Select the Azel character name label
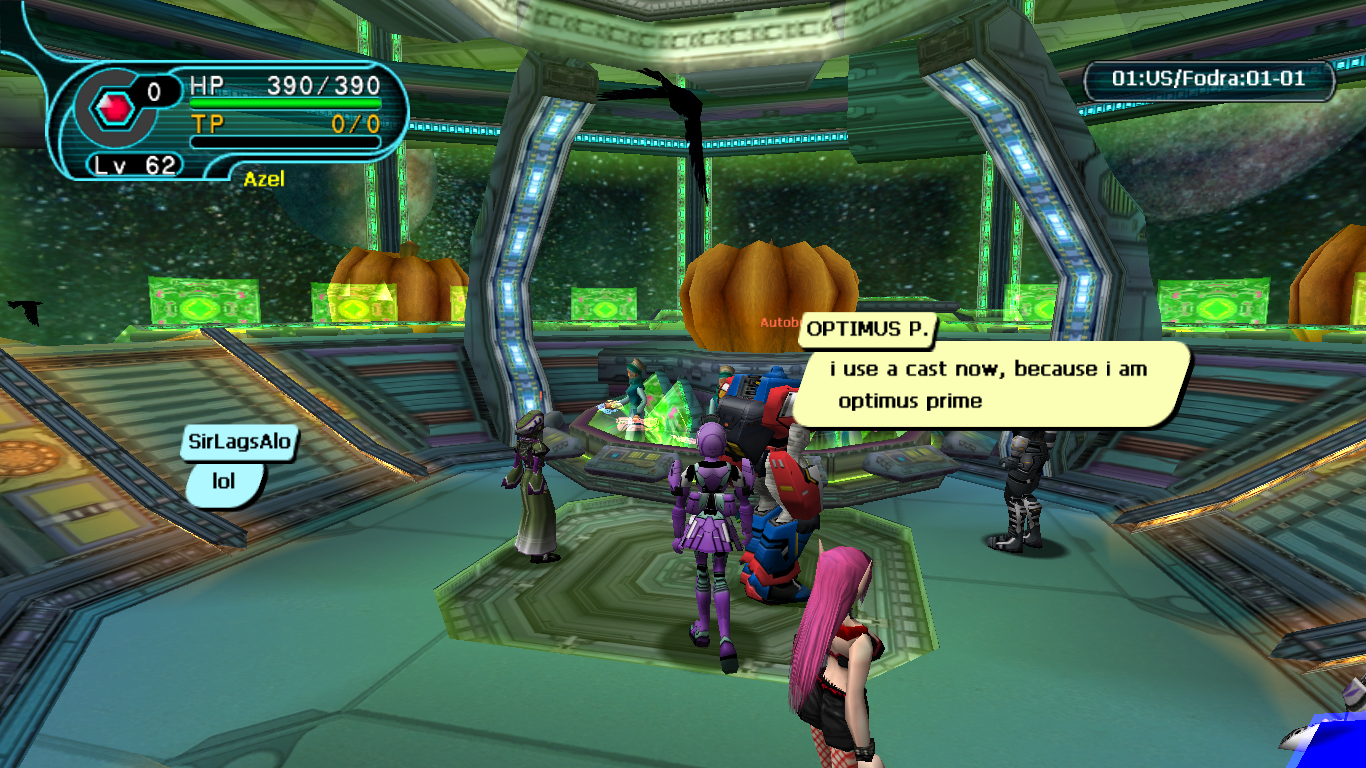 (x=264, y=179)
